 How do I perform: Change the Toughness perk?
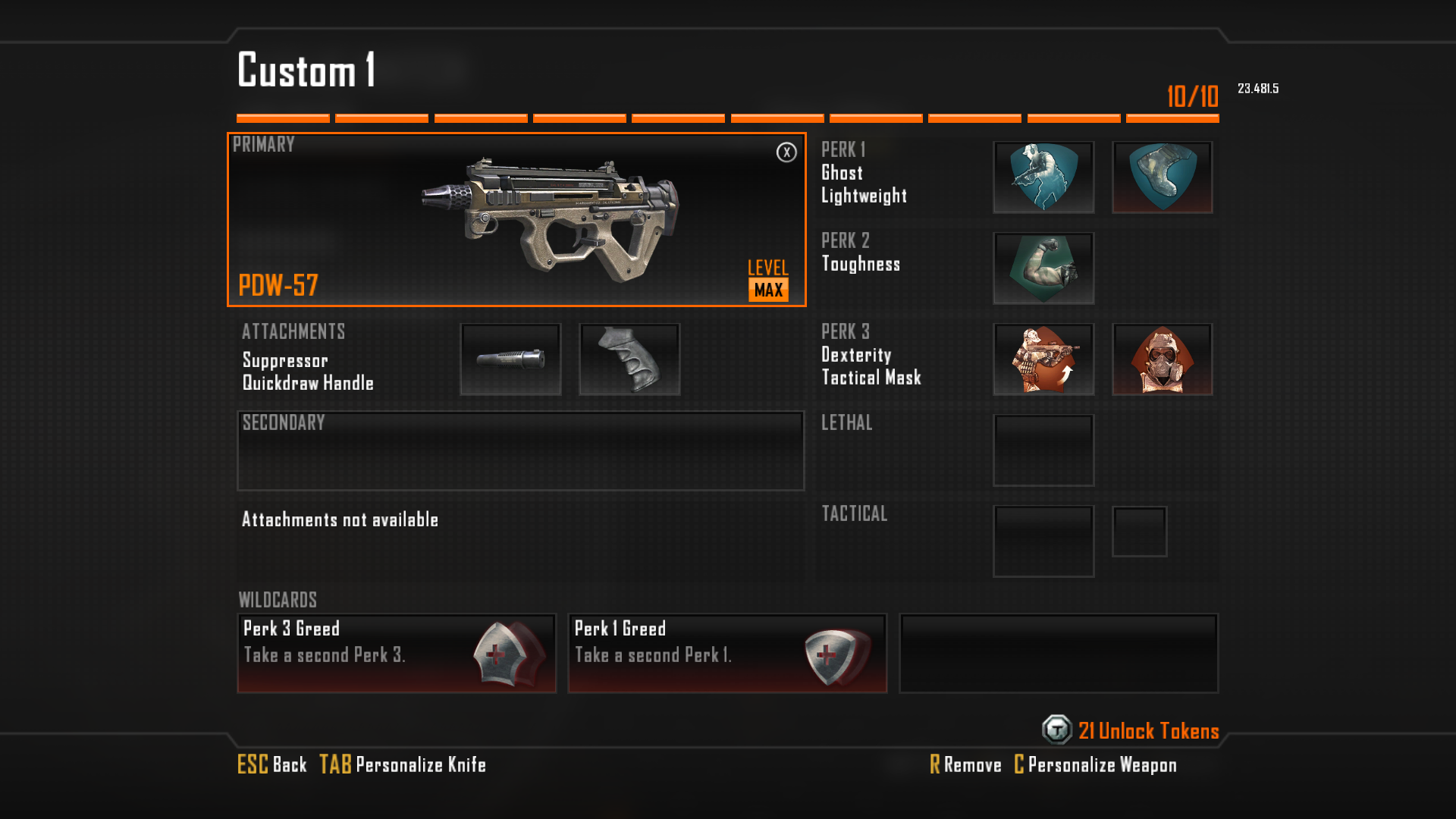1043,268
